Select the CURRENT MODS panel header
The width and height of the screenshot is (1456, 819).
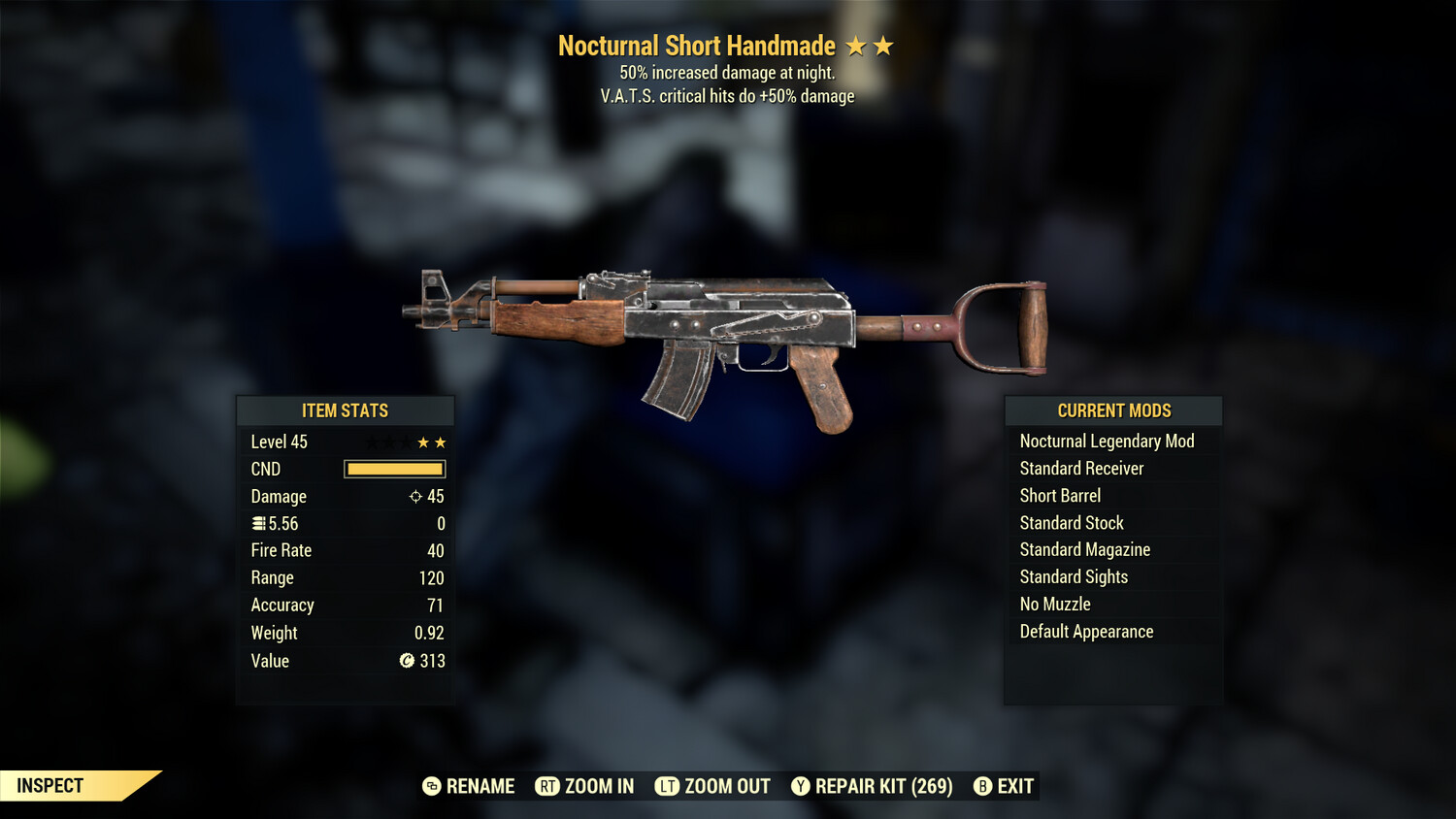pyautogui.click(x=1112, y=409)
